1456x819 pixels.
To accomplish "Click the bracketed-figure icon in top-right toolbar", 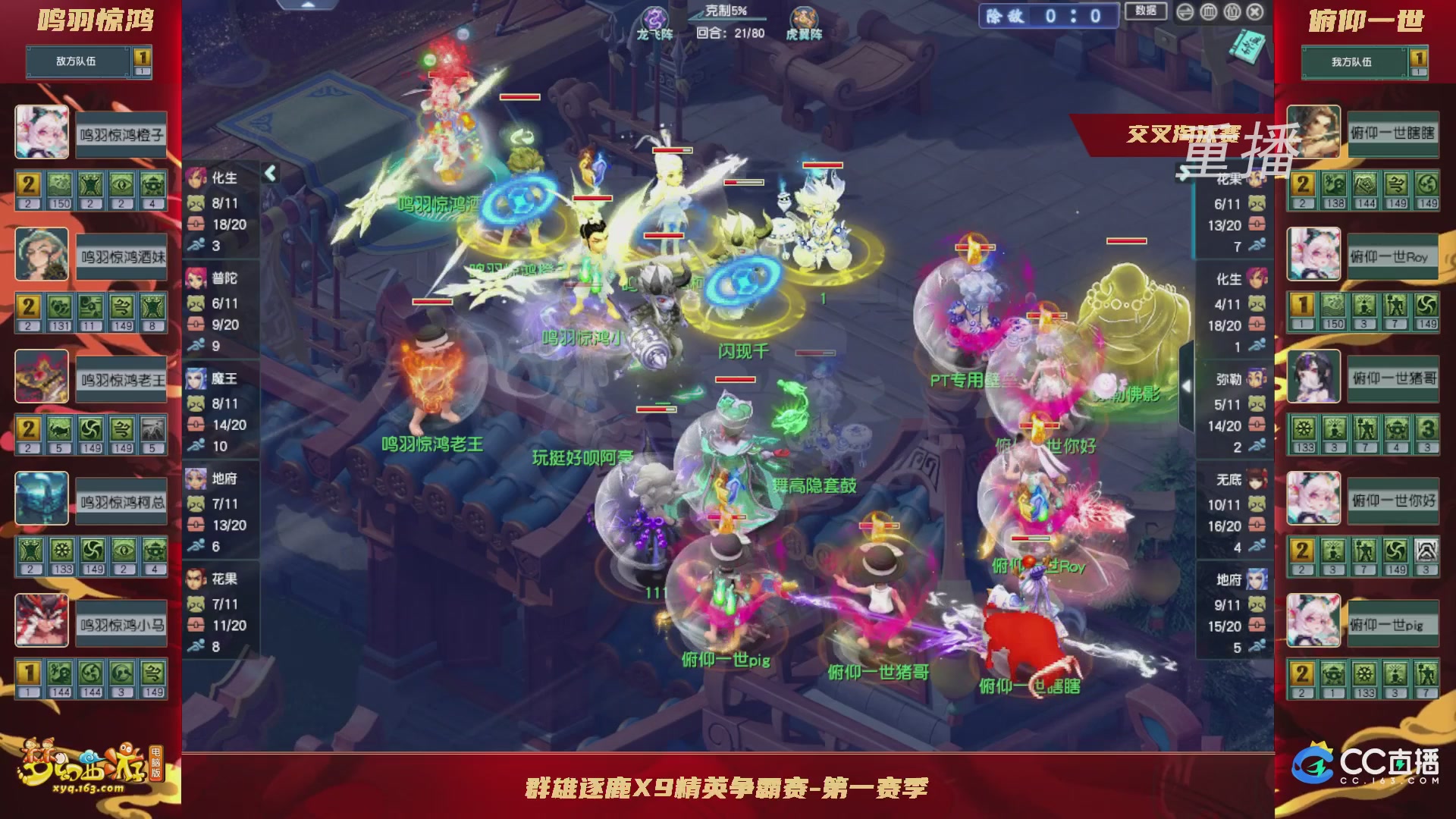I will point(1231,11).
